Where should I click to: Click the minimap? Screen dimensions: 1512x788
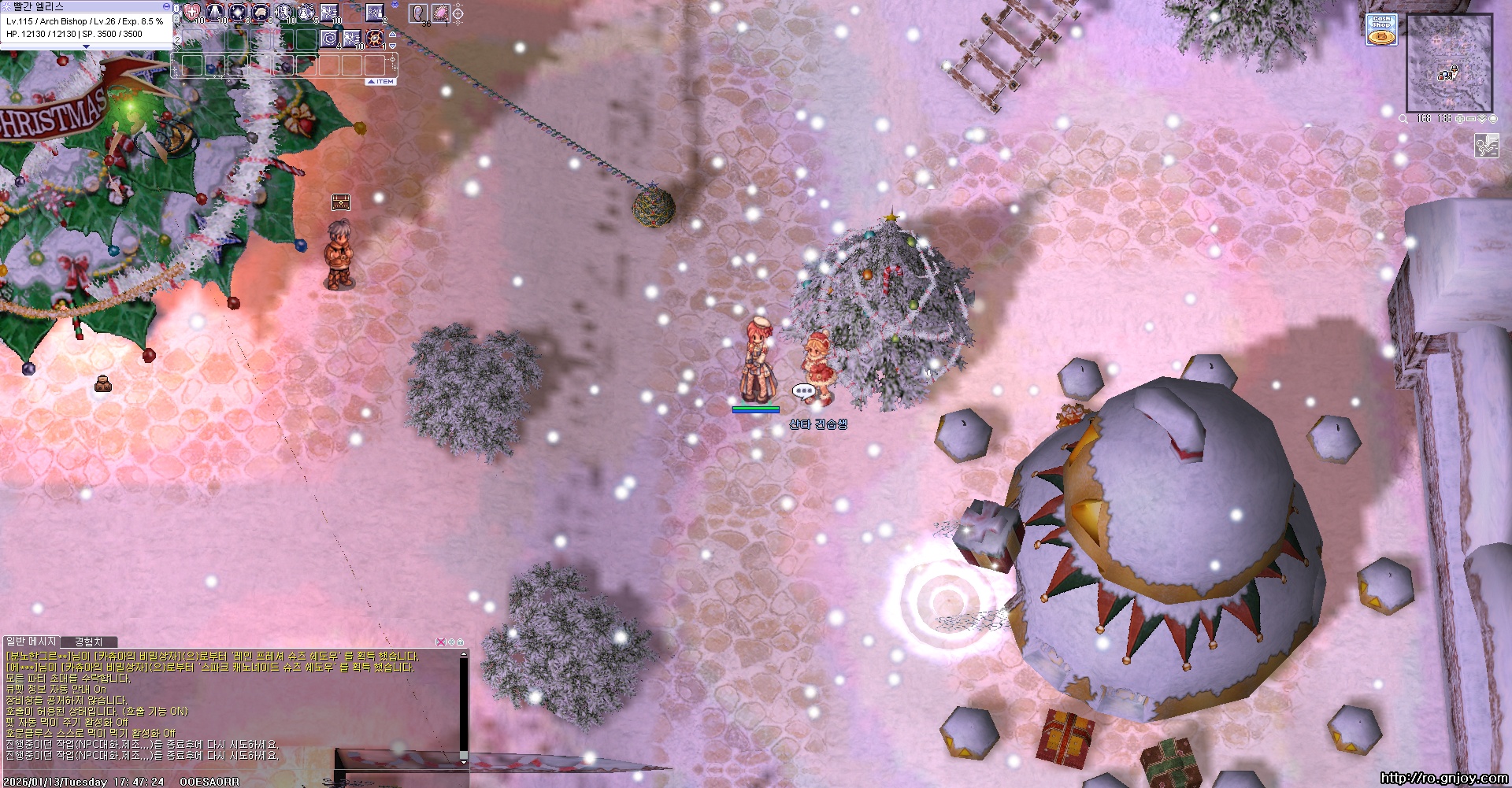(1449, 65)
